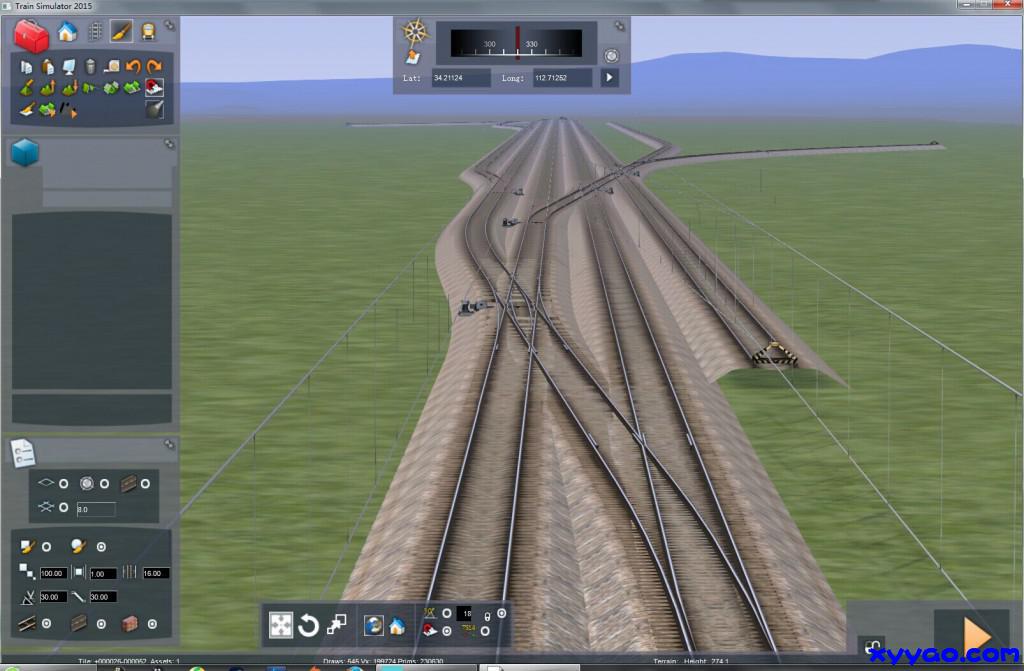Open the yellow train scenario tab
The height and width of the screenshot is (671, 1024).
point(149,31)
